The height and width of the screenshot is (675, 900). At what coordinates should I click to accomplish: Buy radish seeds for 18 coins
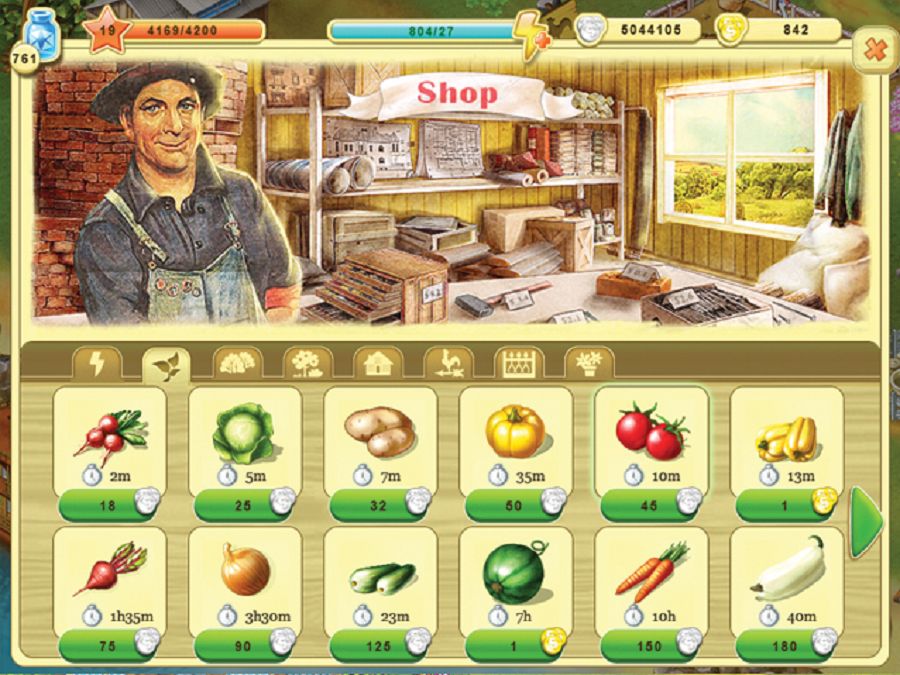(x=109, y=505)
